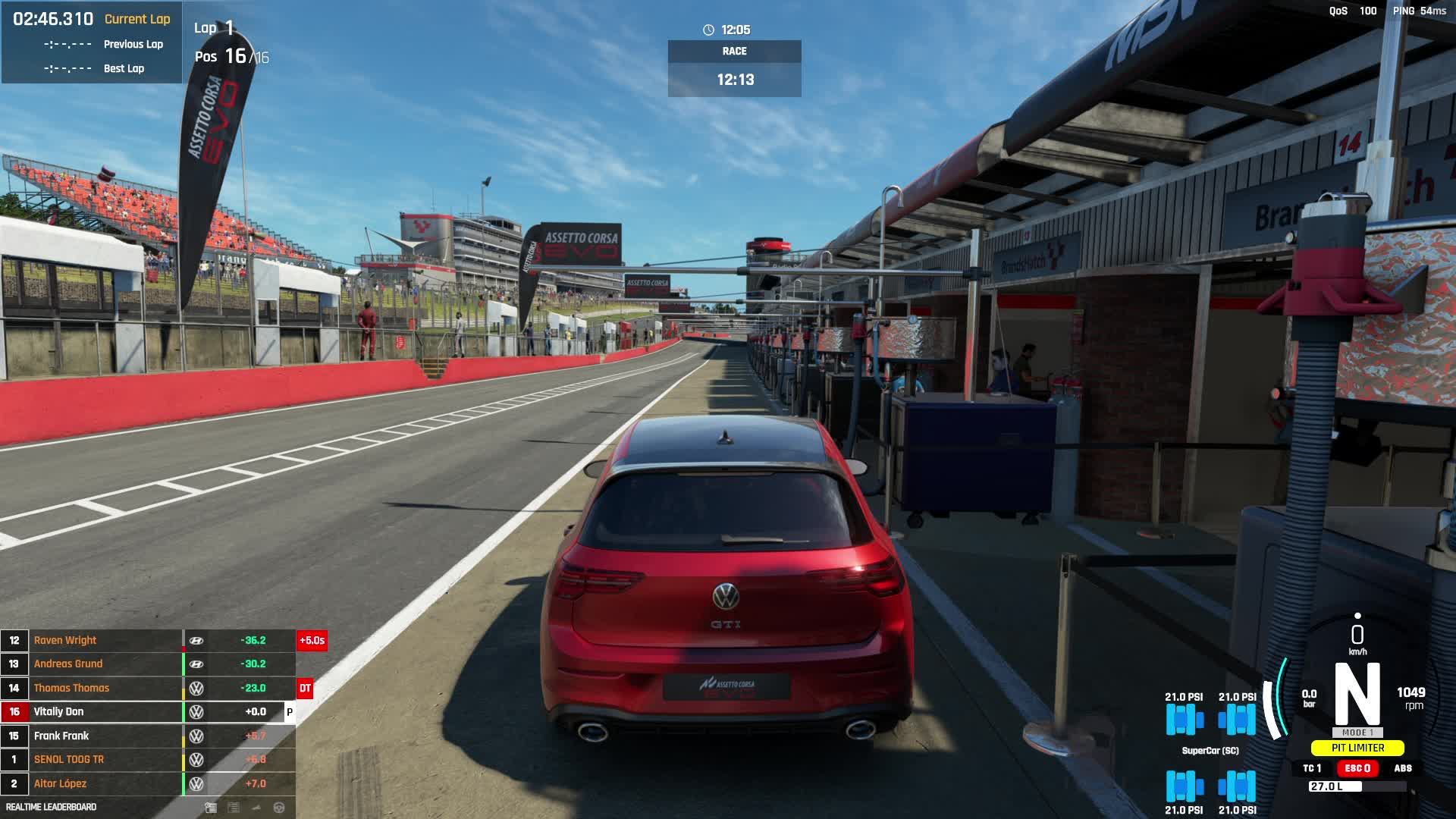The width and height of the screenshot is (1456, 819).
Task: Choose Andreas Grund's leaderboard row
Action: point(68,664)
